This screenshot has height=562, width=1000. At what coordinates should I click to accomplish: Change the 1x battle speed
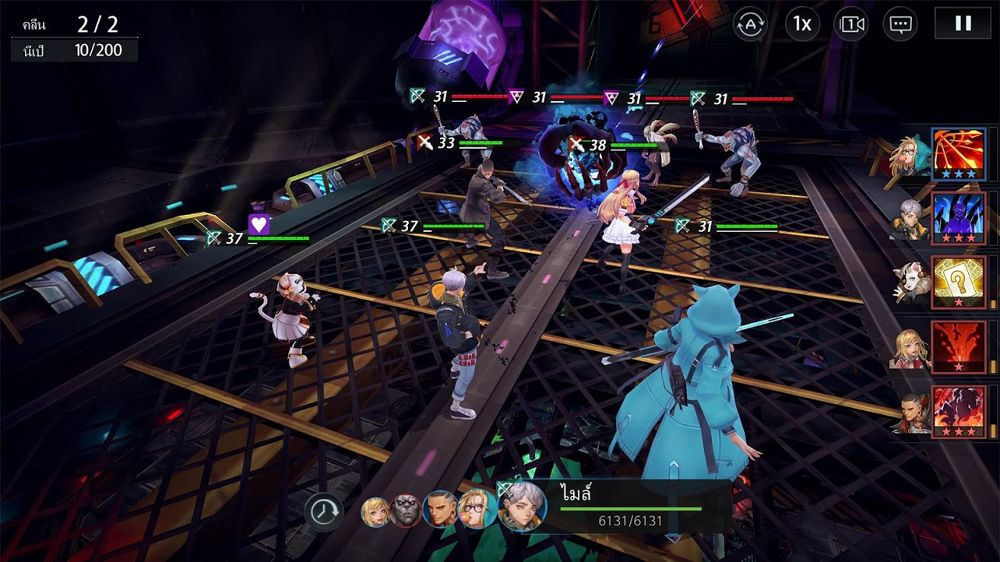(801, 23)
